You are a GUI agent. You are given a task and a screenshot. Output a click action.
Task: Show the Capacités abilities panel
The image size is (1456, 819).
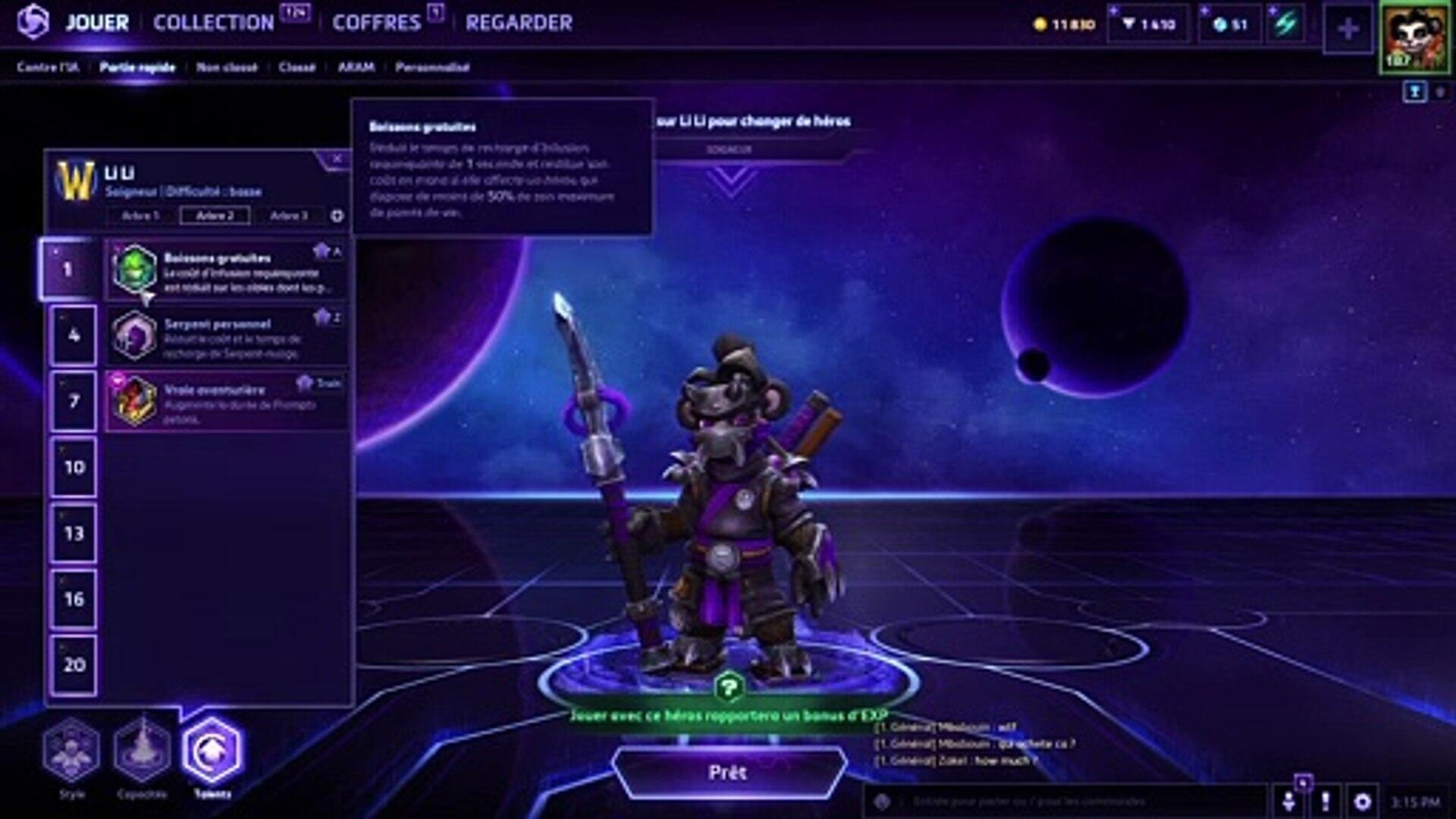[x=142, y=750]
